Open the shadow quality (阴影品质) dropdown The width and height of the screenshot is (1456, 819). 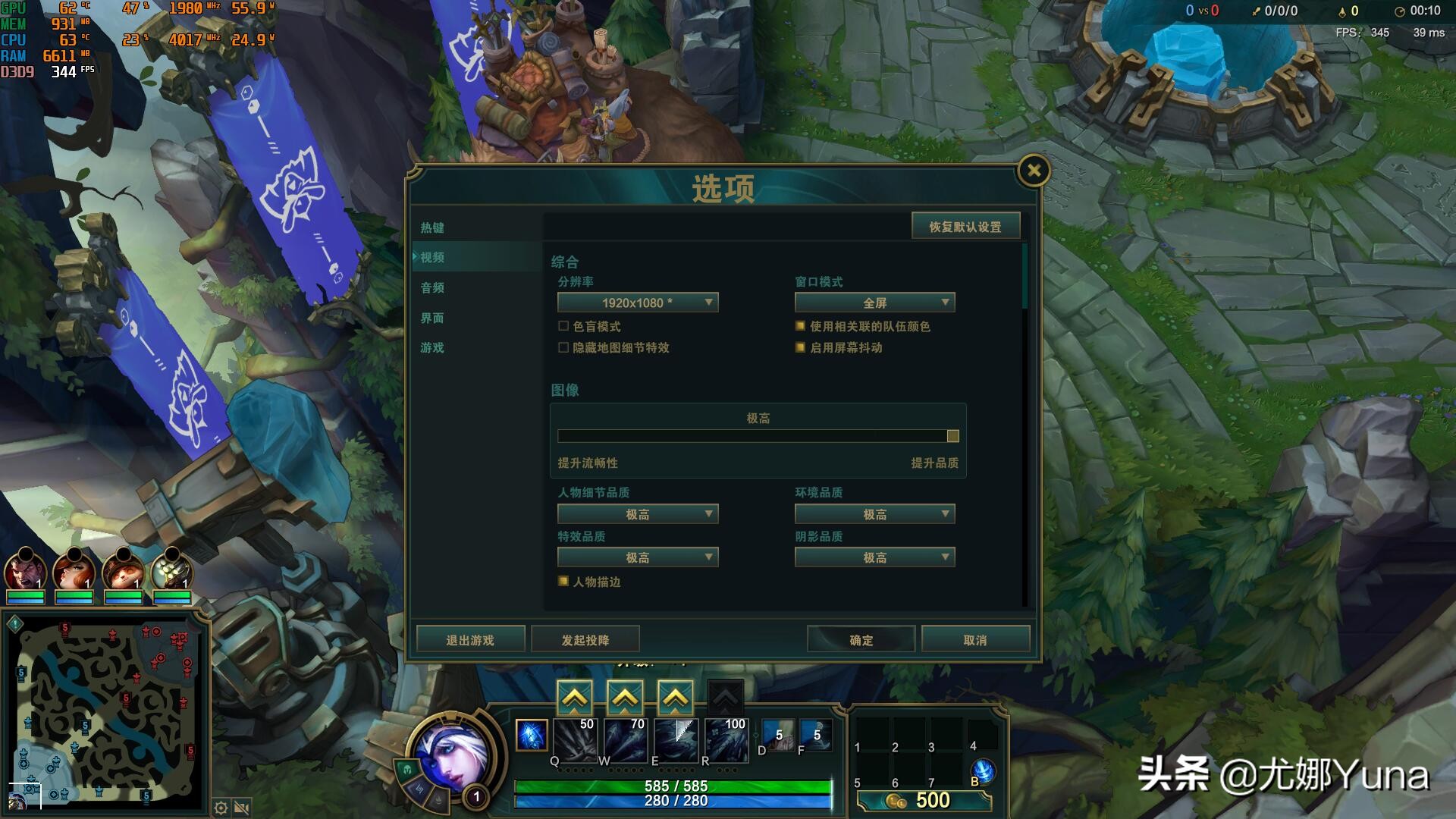[874, 557]
